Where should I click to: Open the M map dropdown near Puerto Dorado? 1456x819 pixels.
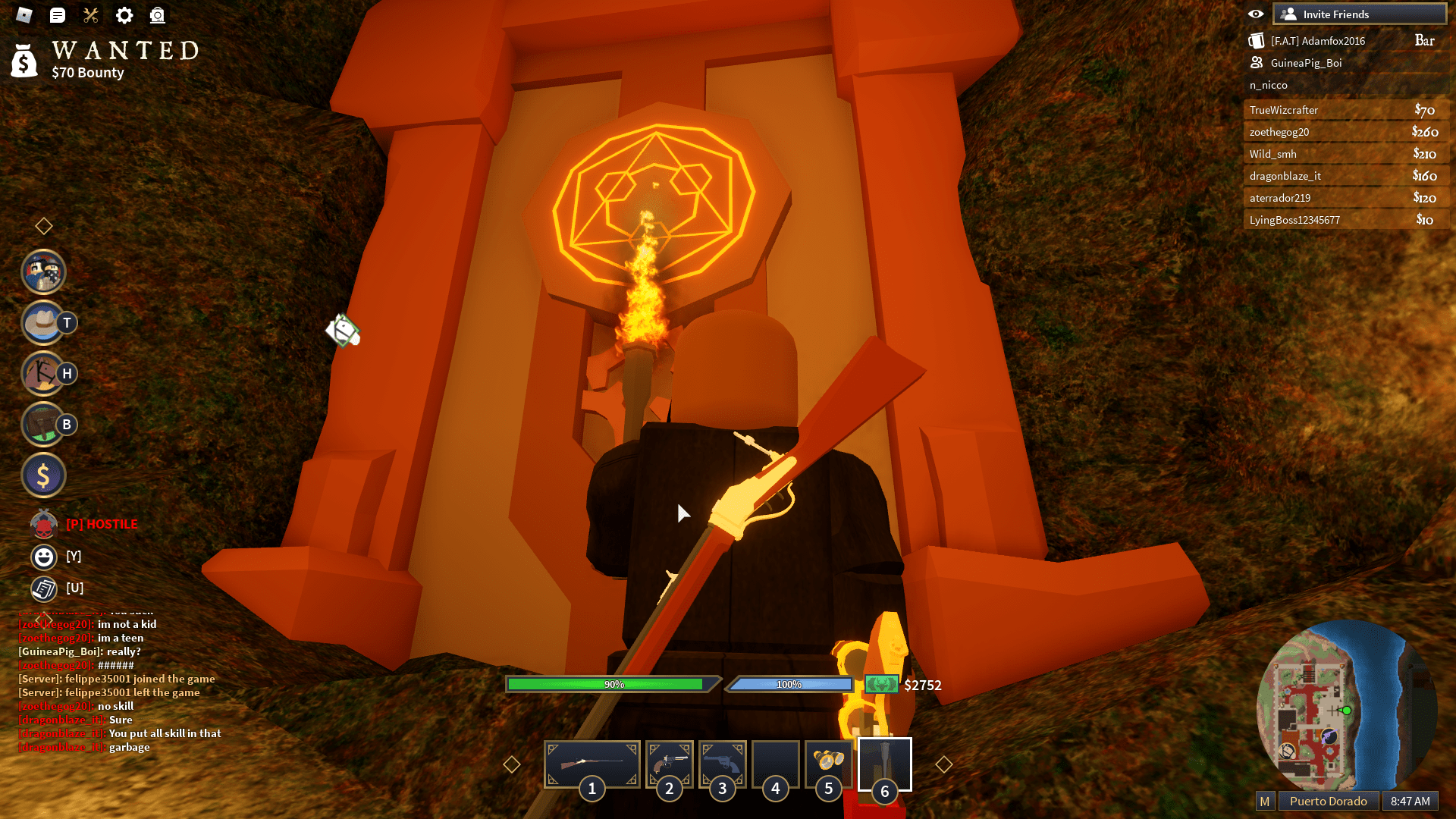pyautogui.click(x=1263, y=800)
